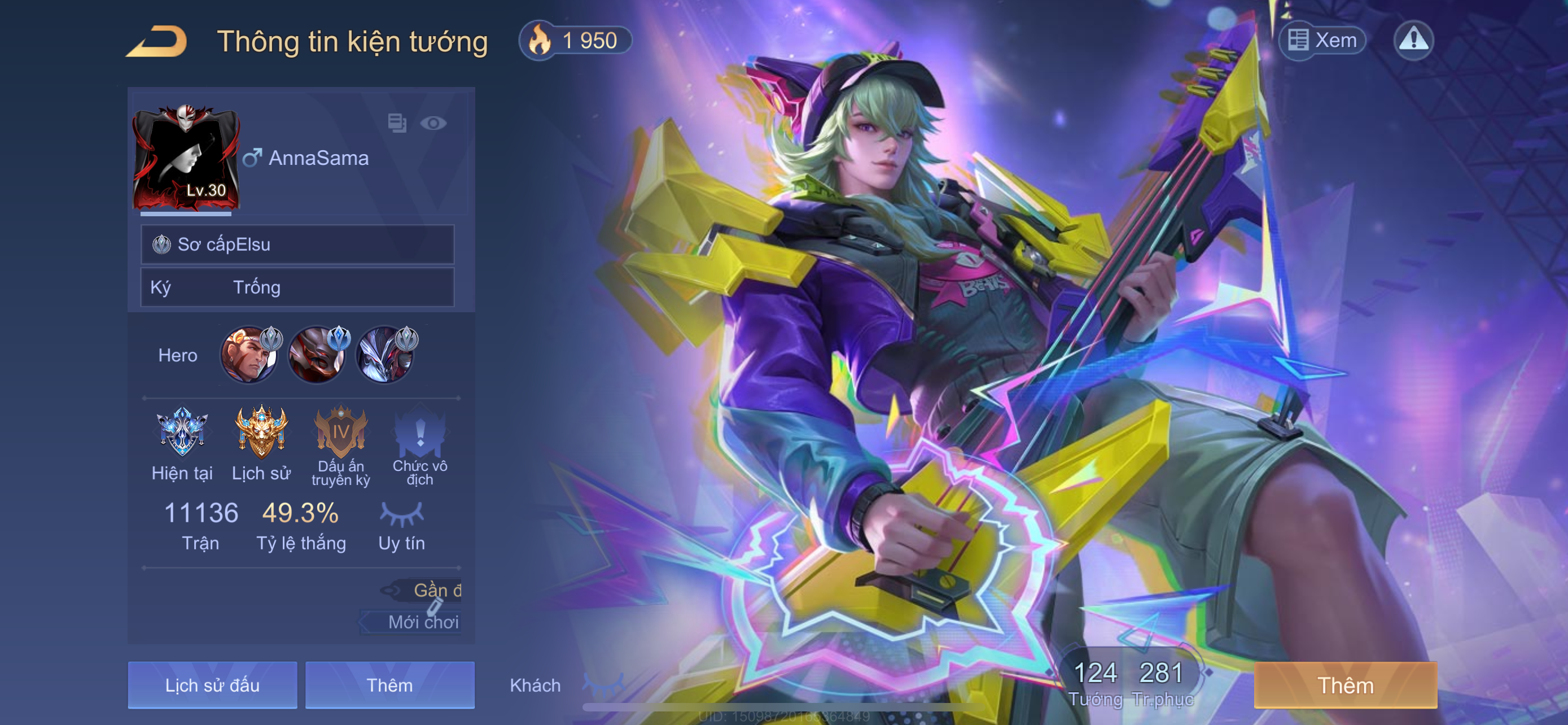This screenshot has width=1568, height=725.
Task: Open the Xem view button
Action: point(1322,41)
